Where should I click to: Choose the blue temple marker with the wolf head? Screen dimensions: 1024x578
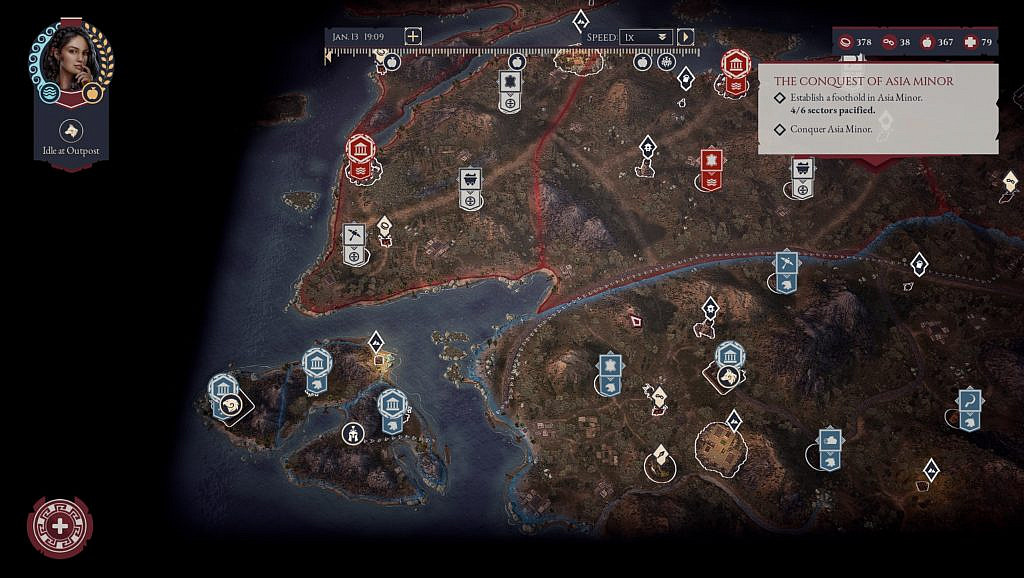tap(730, 357)
